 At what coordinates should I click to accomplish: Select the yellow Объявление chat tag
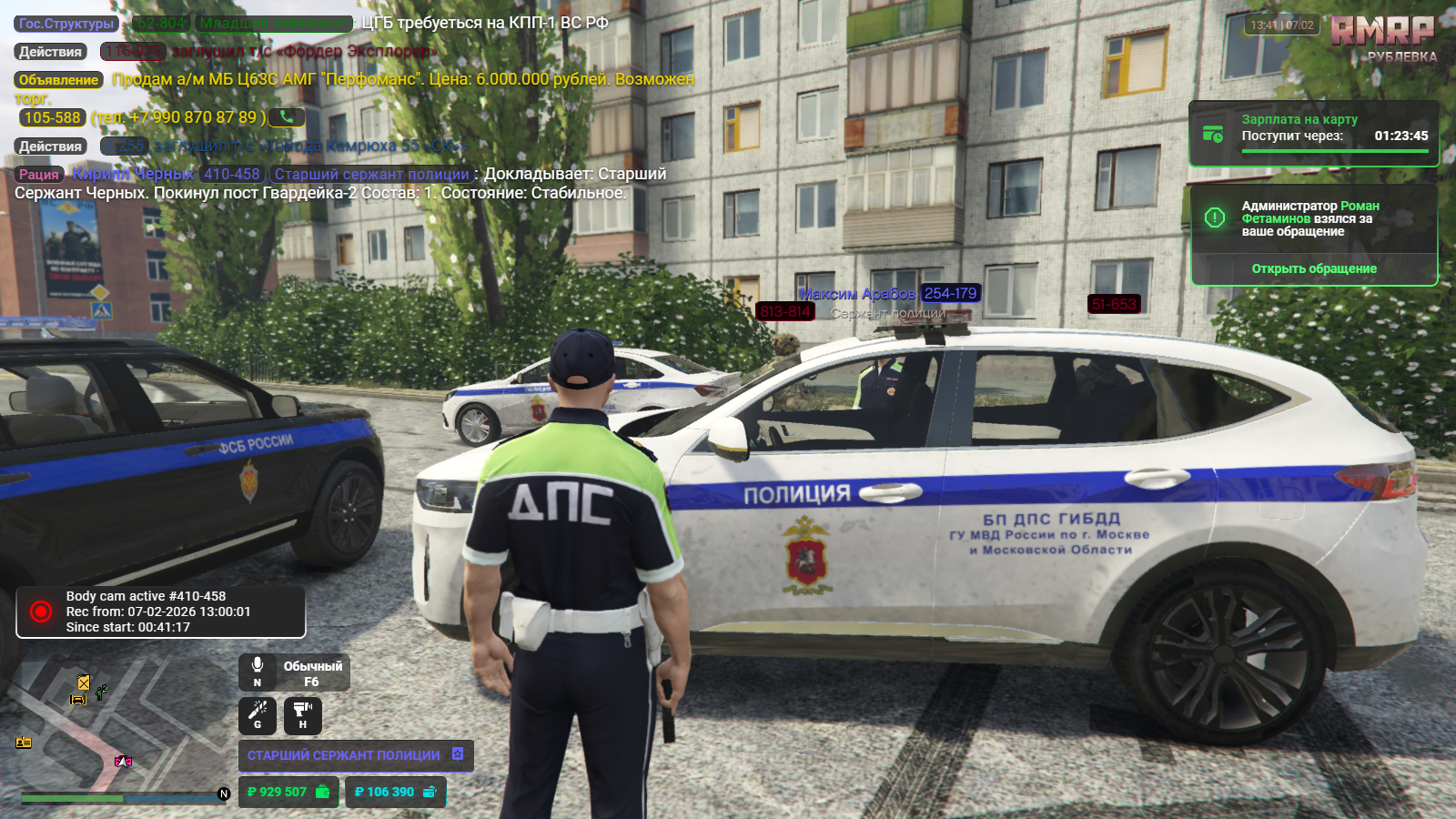58,80
